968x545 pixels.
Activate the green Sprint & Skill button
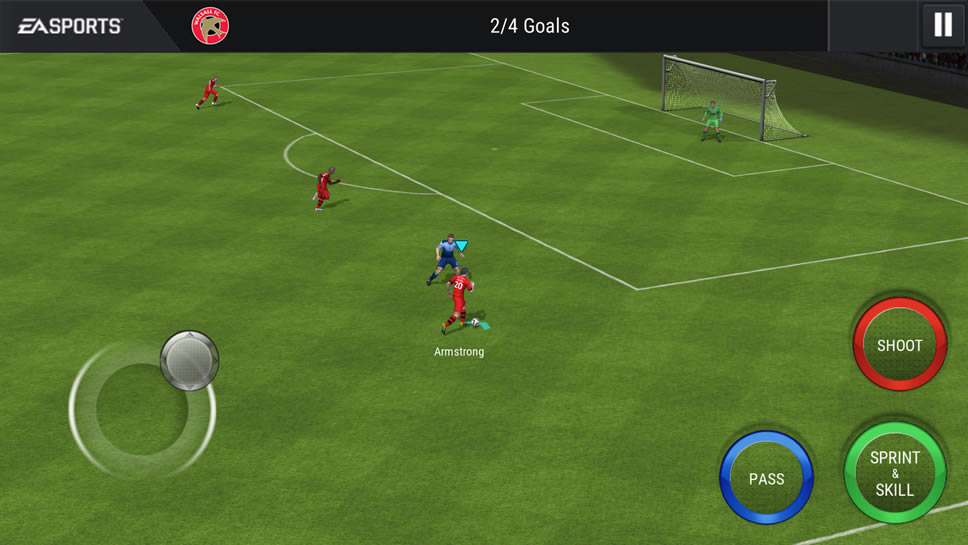894,473
